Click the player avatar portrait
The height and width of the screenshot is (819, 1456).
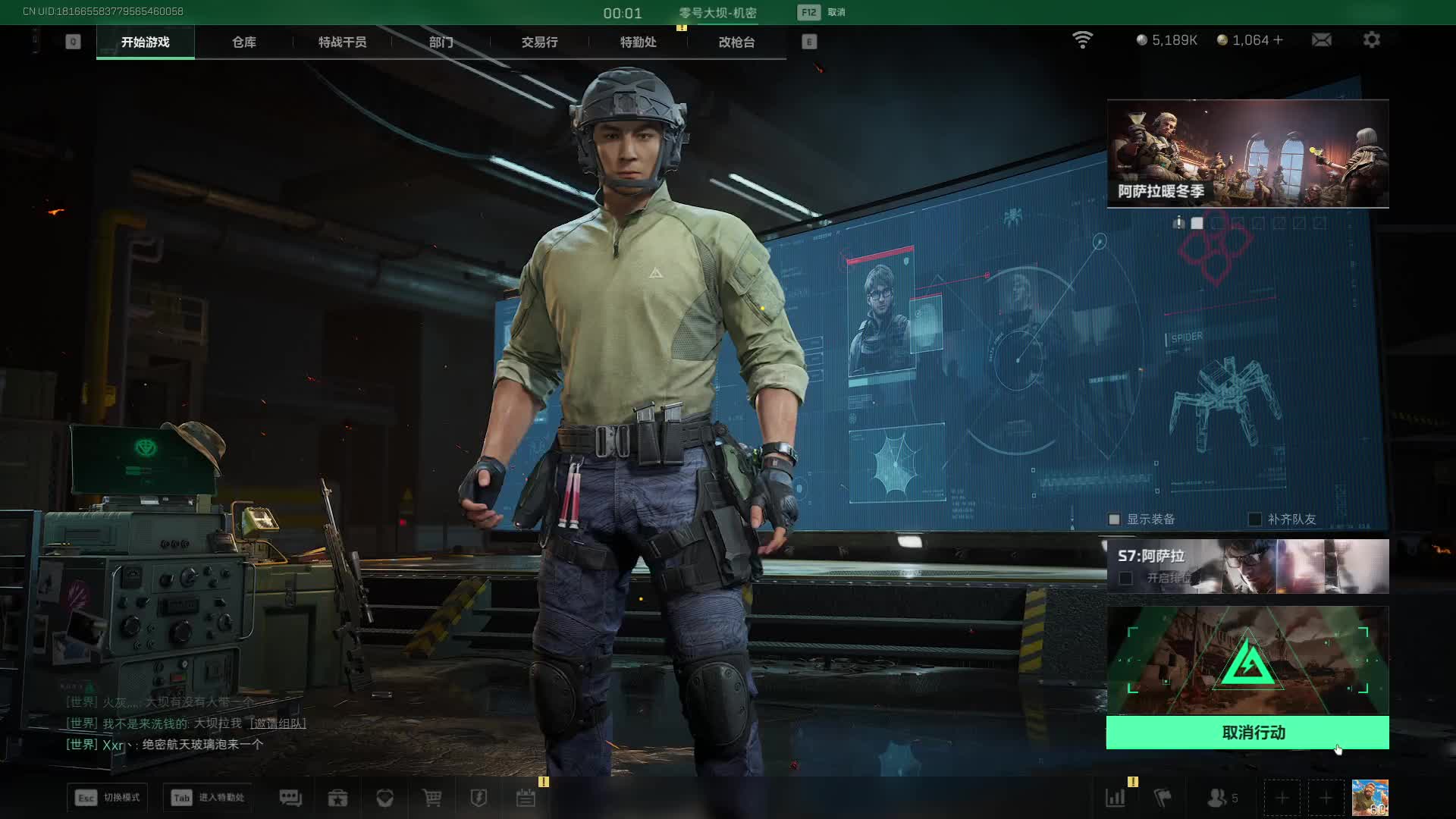pyautogui.click(x=1370, y=798)
